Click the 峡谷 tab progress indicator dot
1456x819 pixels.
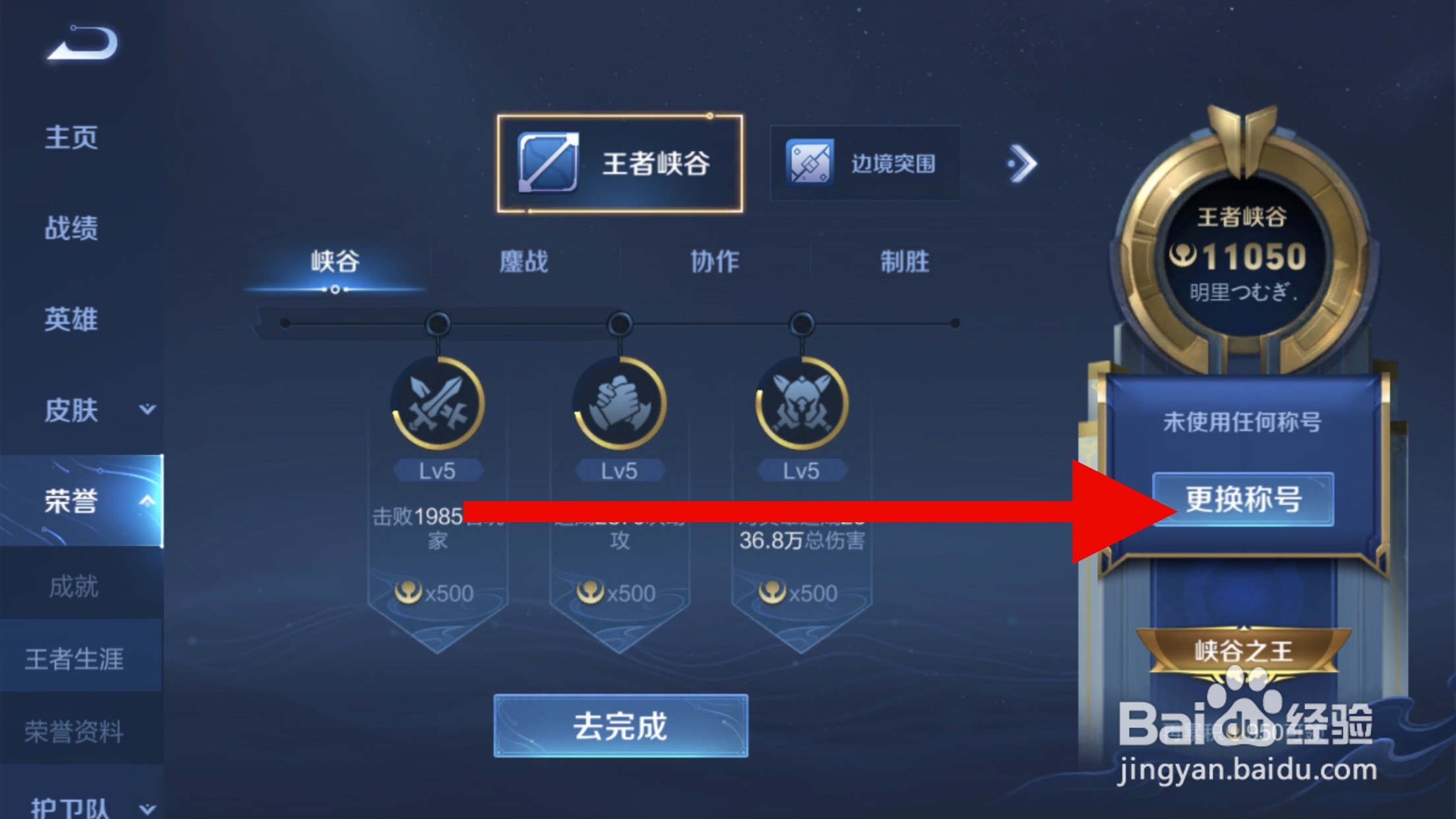(336, 290)
